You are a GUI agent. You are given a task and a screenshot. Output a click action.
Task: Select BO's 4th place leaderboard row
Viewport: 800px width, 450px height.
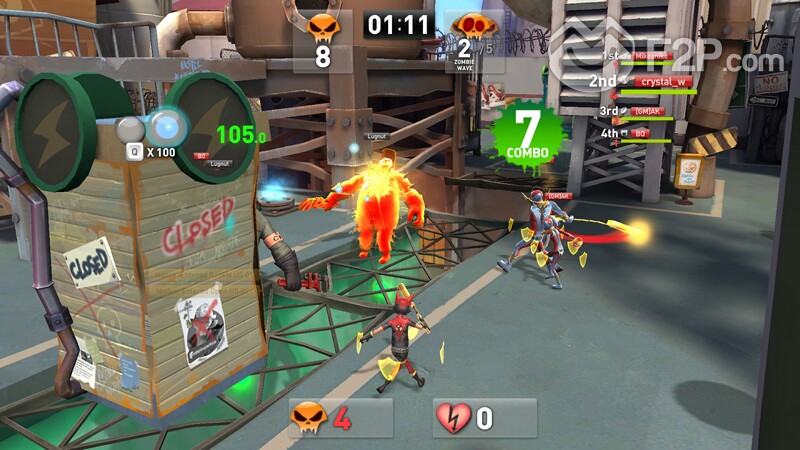[641, 132]
